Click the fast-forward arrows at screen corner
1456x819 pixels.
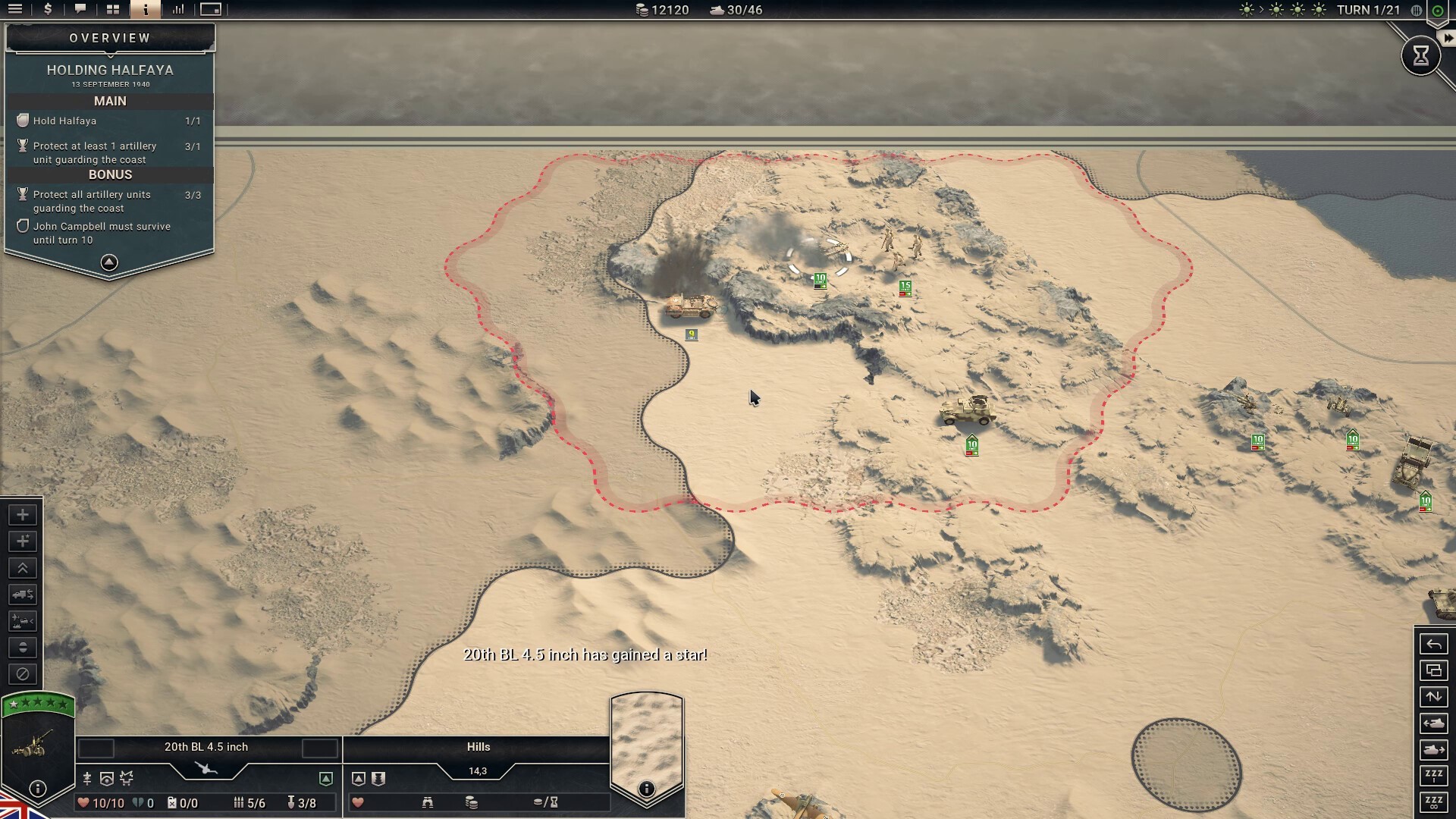pyautogui.click(x=1448, y=38)
